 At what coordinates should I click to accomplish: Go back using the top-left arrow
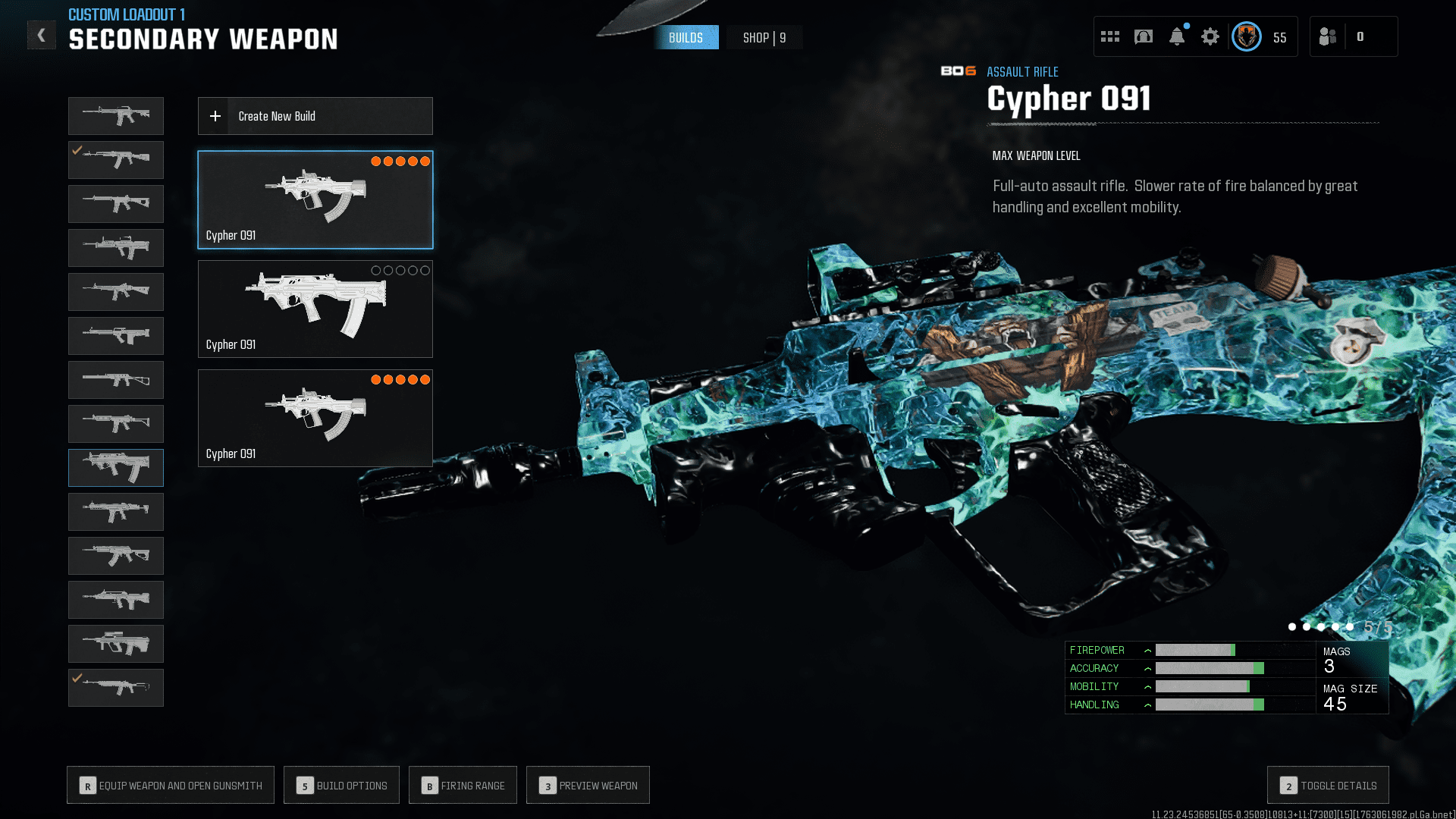click(x=42, y=35)
